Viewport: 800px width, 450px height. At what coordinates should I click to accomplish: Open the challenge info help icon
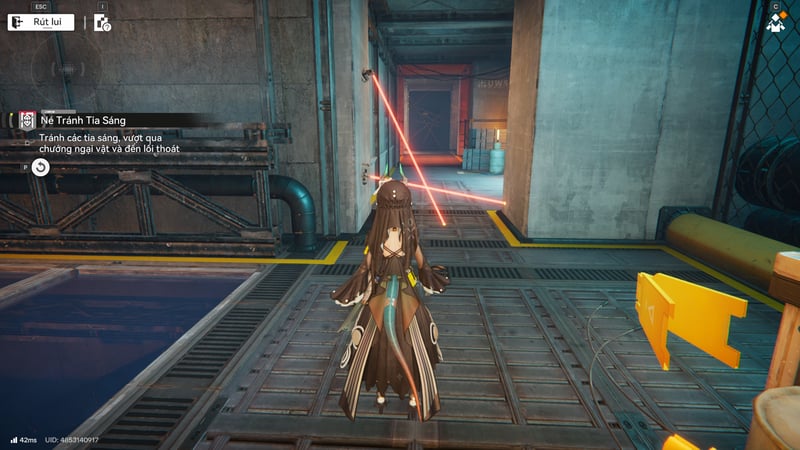pos(102,23)
